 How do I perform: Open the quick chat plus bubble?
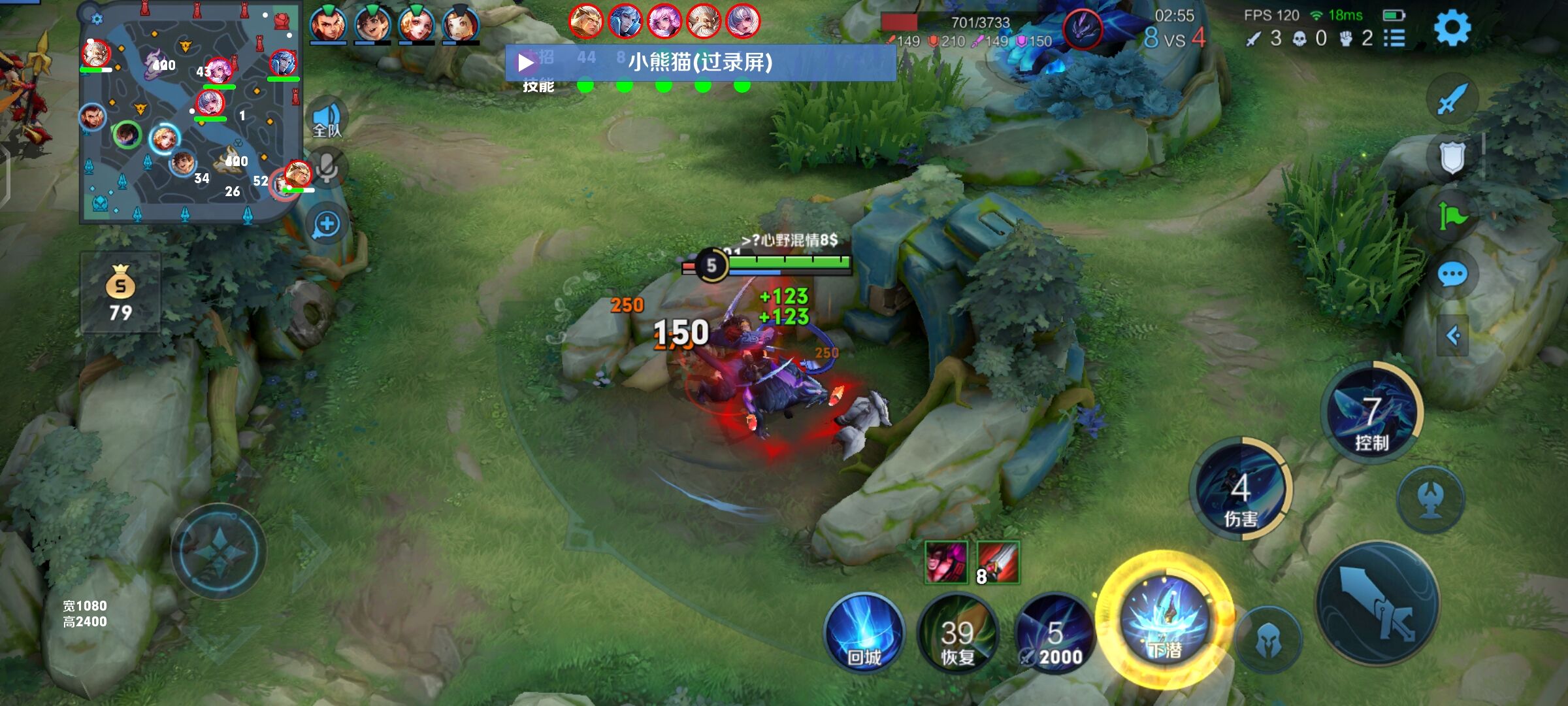327,225
